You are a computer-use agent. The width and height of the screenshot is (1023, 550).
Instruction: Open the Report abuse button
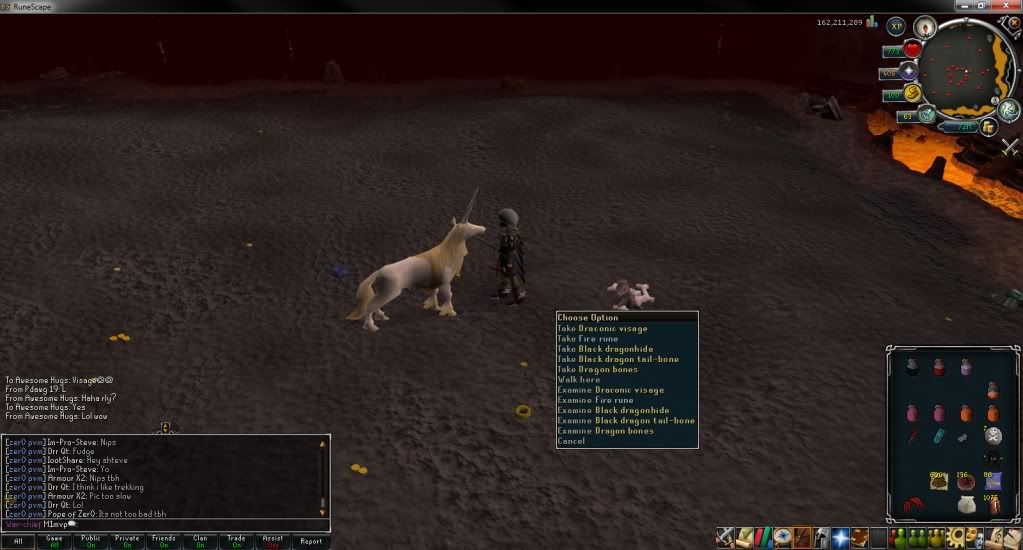[311, 541]
